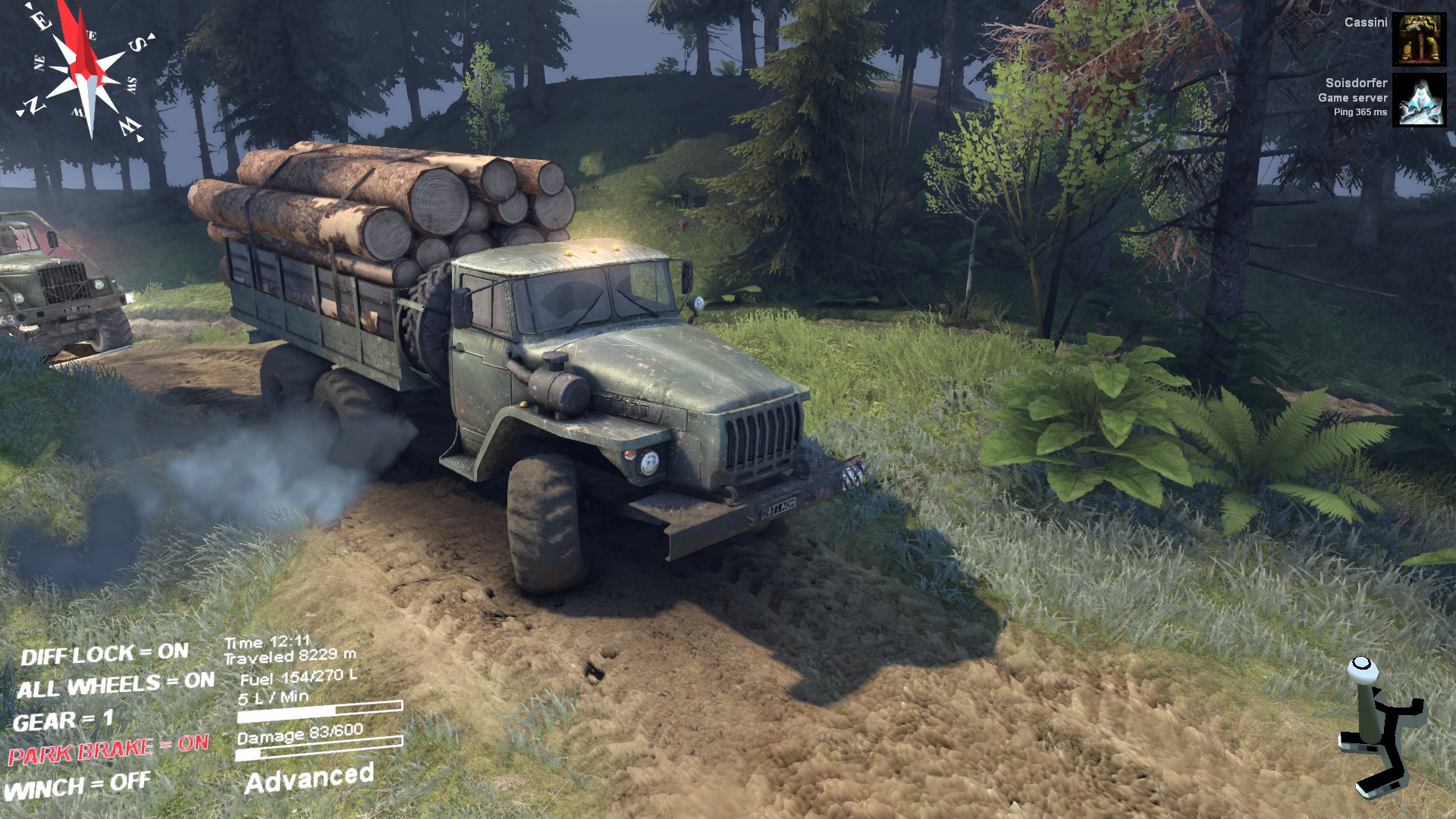Click the gear shifter knob
Viewport: 1456px width, 819px height.
(x=1362, y=666)
